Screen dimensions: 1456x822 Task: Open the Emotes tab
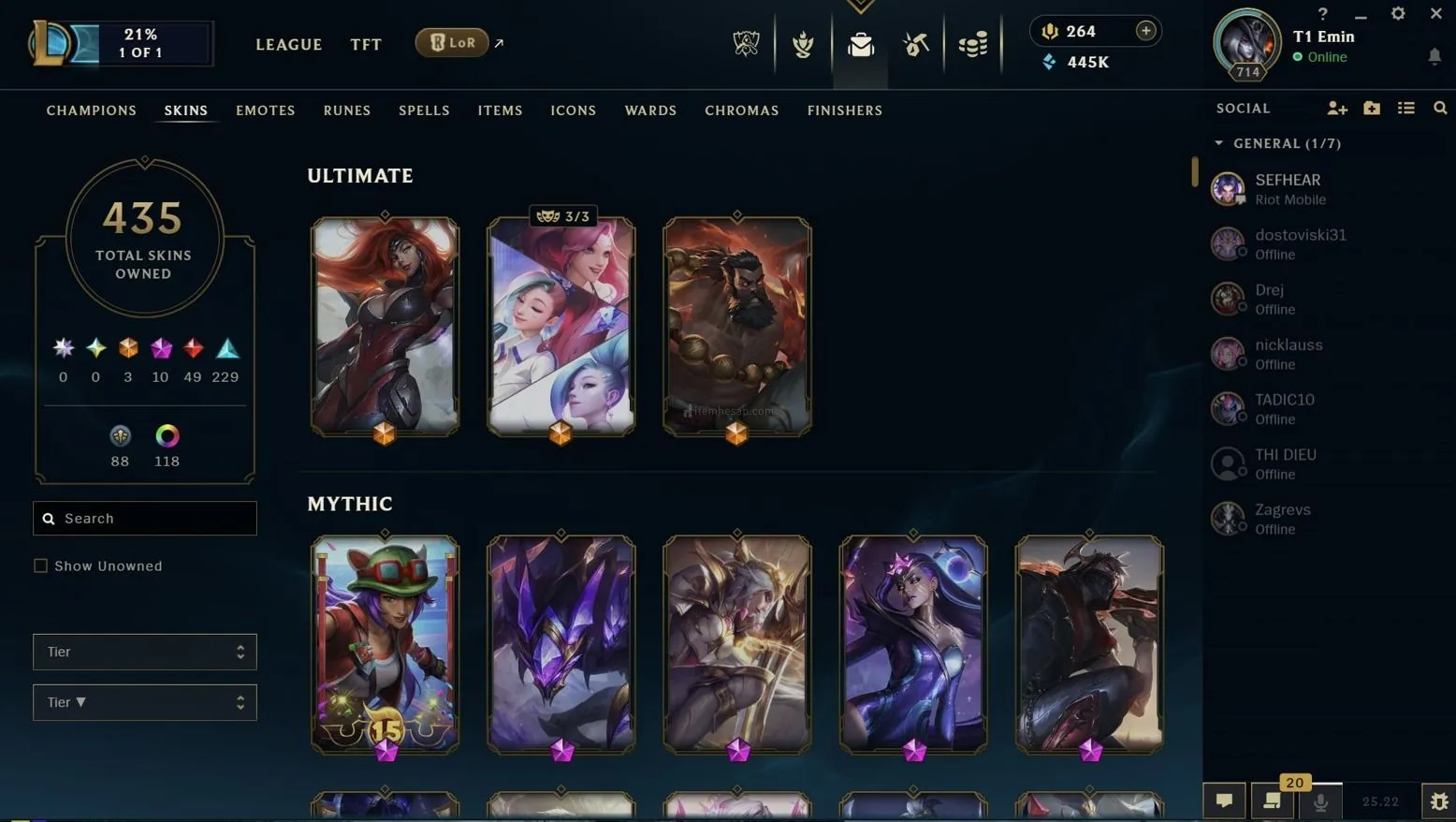pos(266,110)
